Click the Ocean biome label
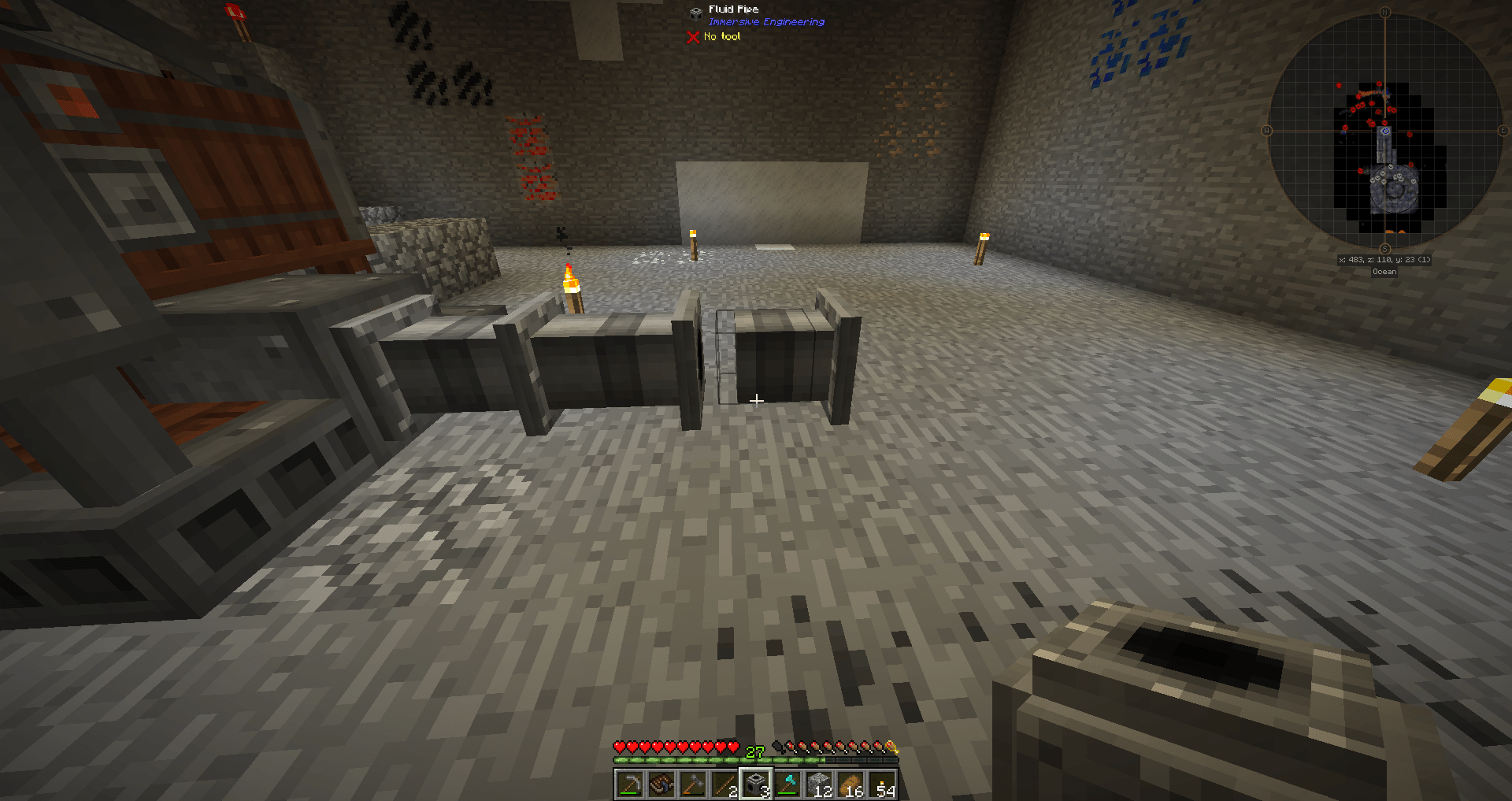Image resolution: width=1512 pixels, height=801 pixels. tap(1384, 271)
